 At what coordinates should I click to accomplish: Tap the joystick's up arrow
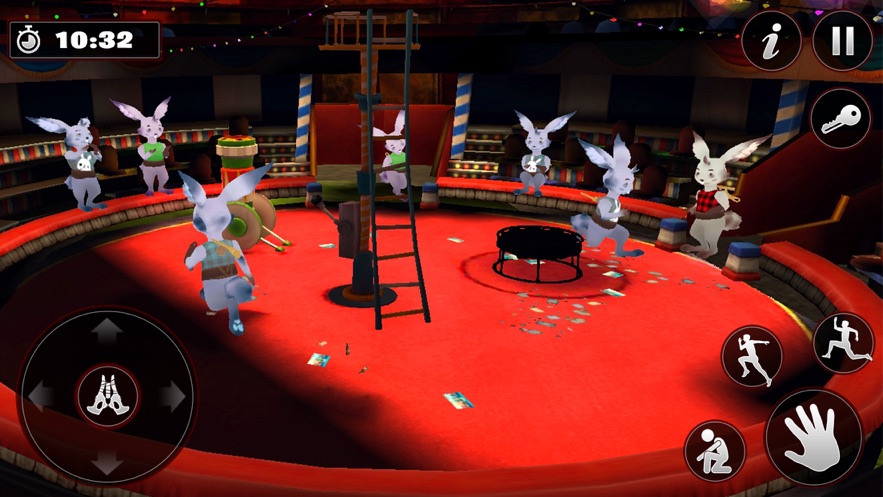pos(107,331)
